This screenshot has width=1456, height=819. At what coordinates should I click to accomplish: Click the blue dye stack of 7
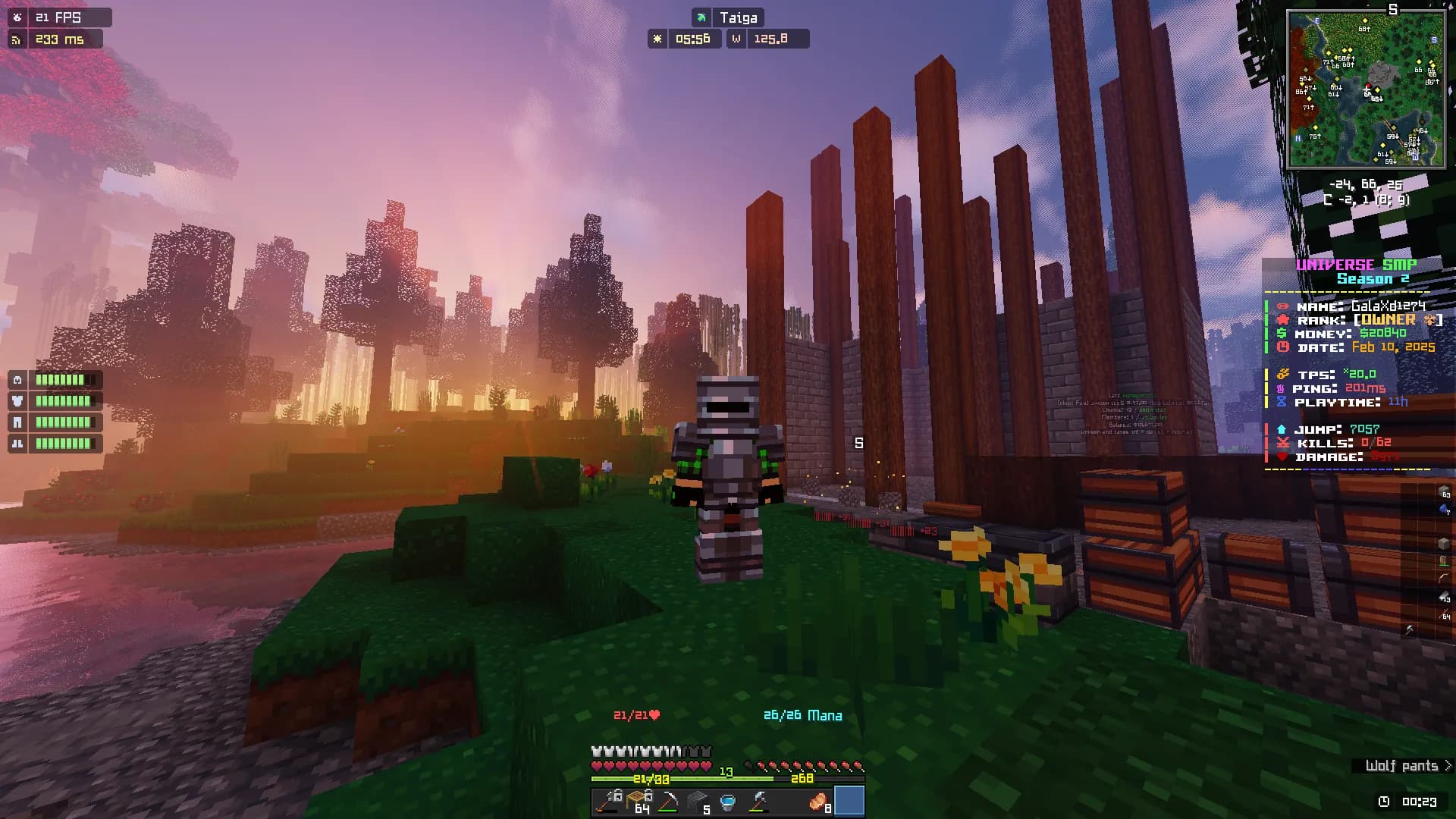[1444, 510]
